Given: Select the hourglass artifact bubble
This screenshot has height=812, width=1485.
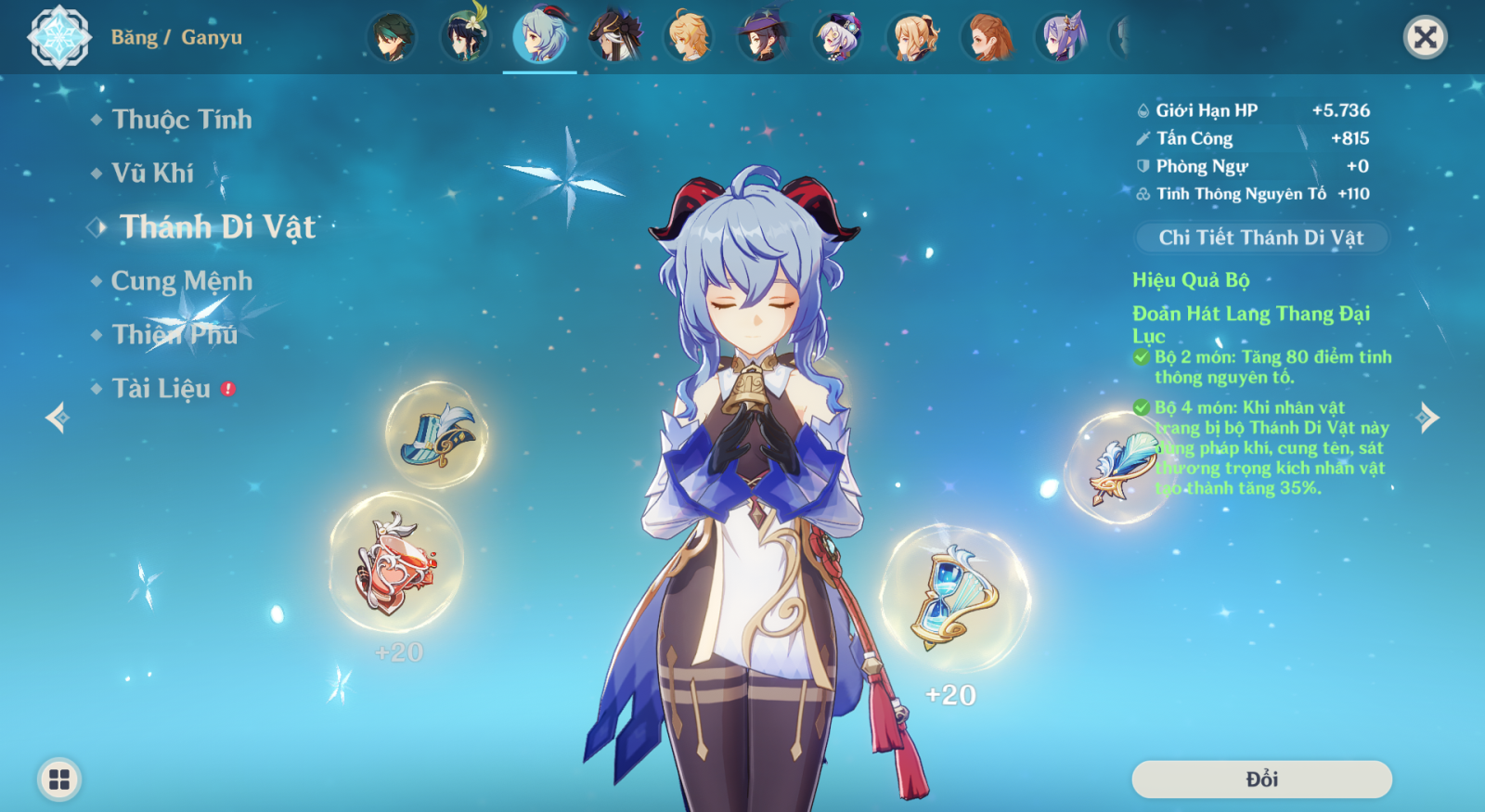Looking at the screenshot, I should tap(953, 599).
